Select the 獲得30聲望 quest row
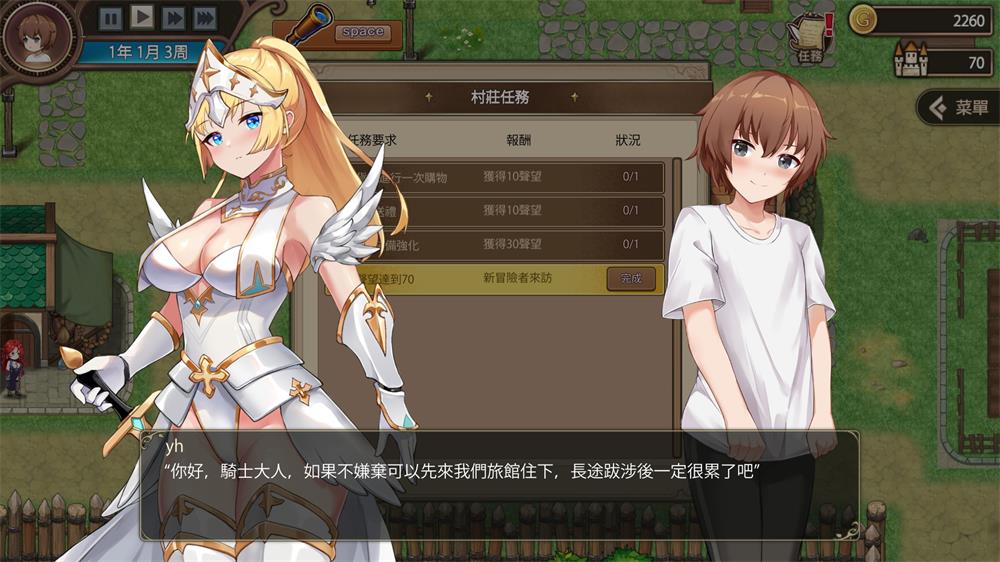Viewport: 1000px width, 562px height. coord(512,244)
